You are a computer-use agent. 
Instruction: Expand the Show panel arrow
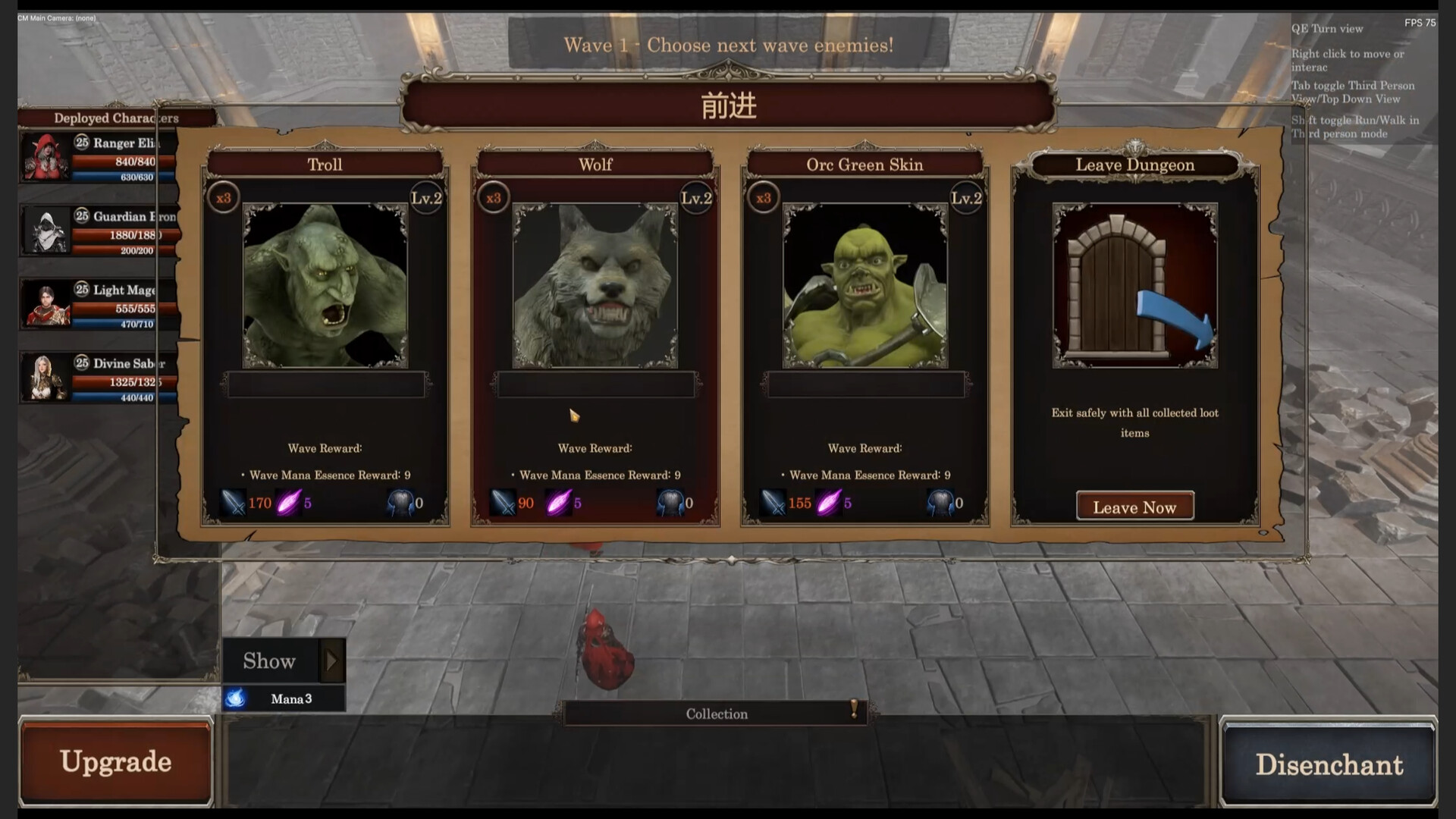(331, 661)
